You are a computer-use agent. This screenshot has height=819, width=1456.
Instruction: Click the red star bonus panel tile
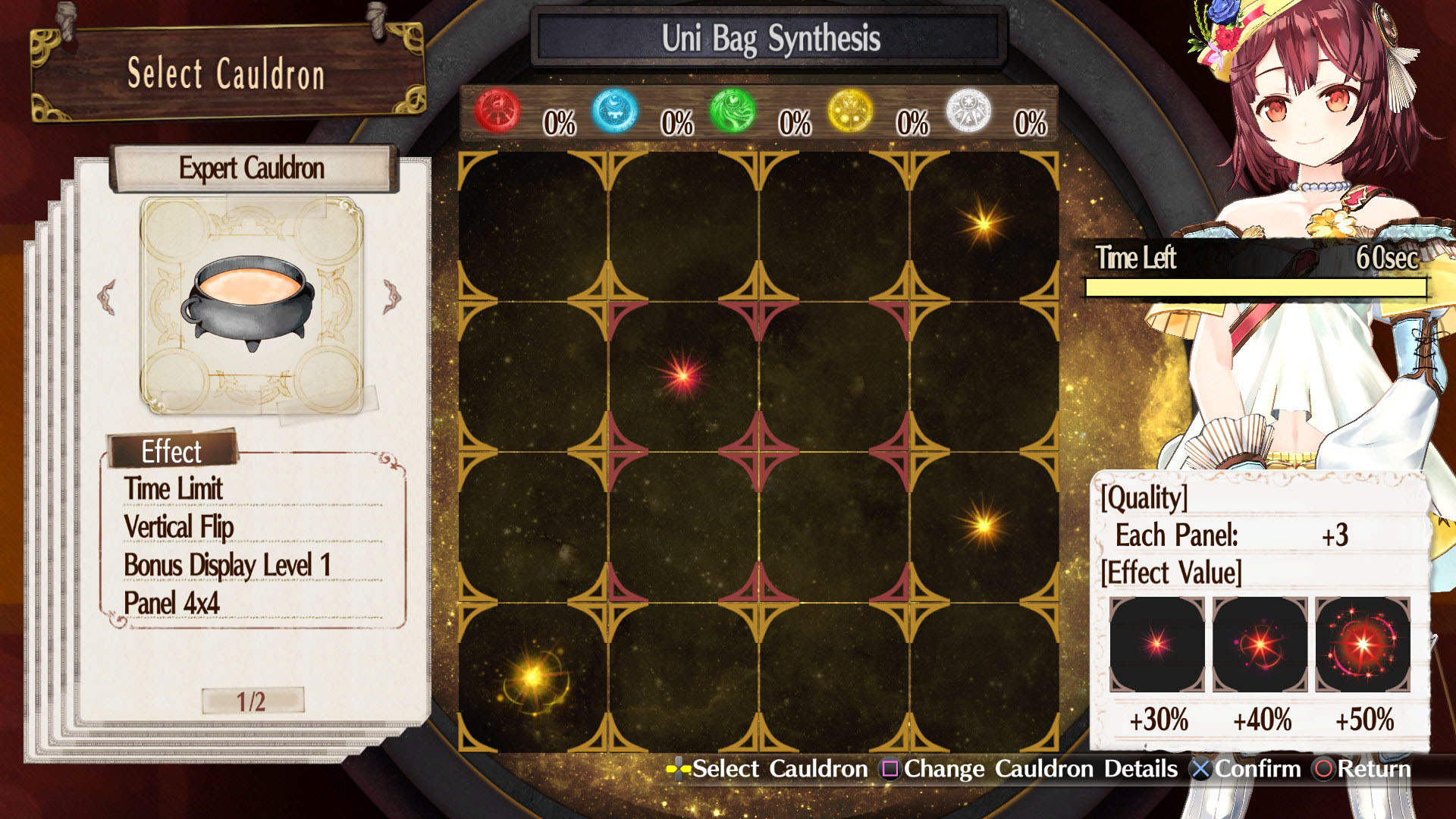coord(682,376)
